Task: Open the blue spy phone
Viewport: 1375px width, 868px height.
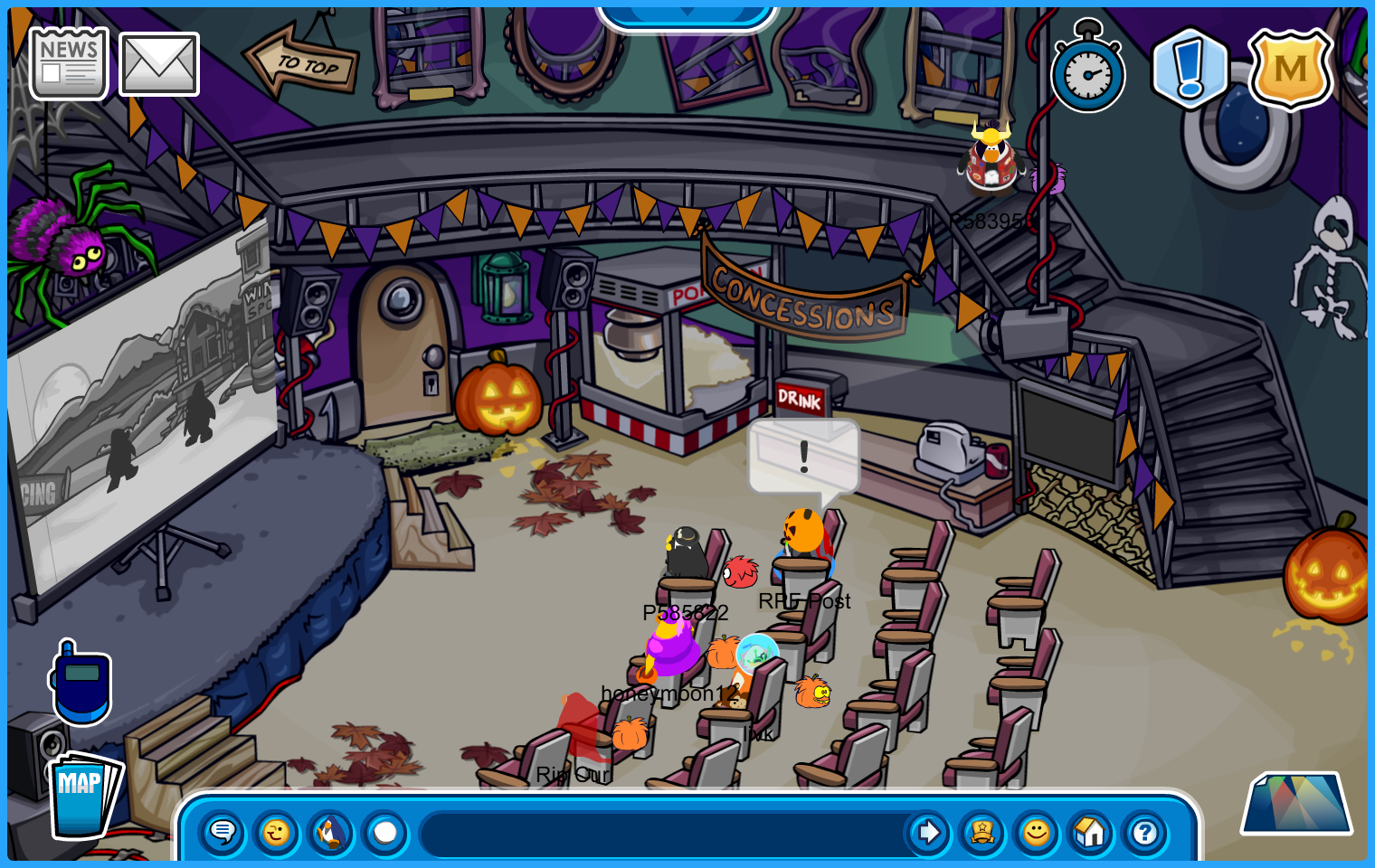Action: [81, 684]
